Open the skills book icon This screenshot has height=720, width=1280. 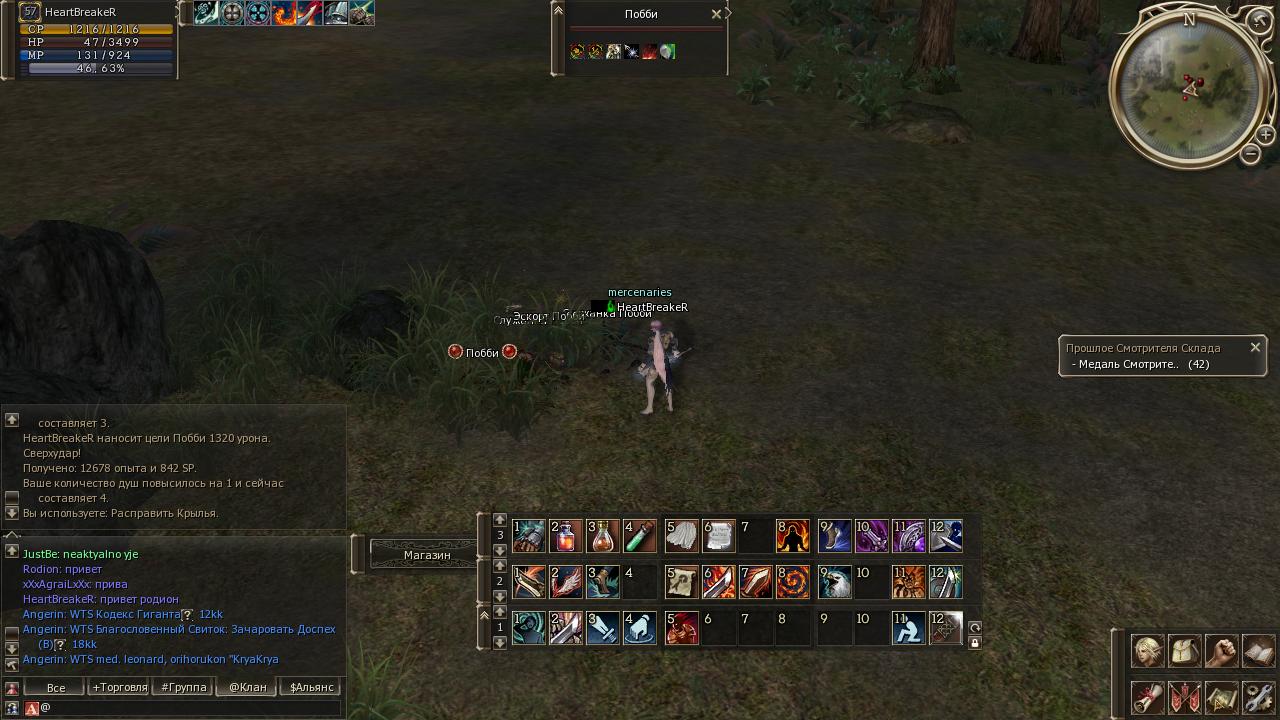coord(1258,651)
